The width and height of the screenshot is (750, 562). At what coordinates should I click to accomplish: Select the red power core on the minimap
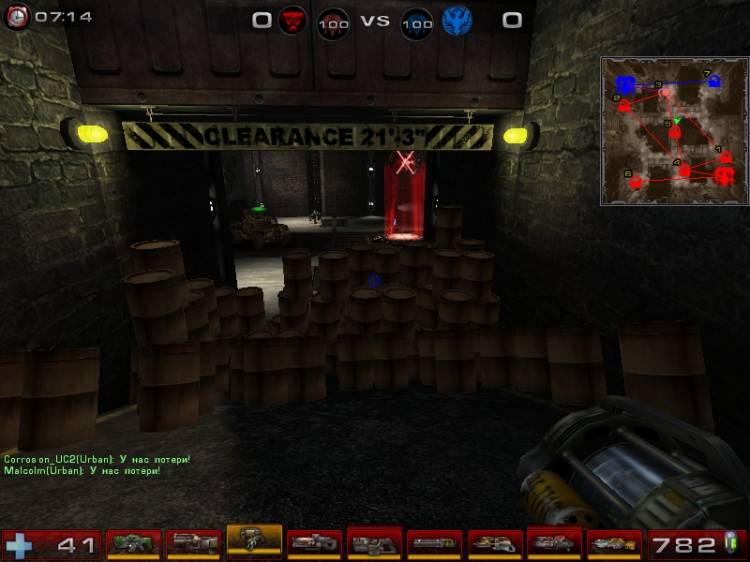[723, 177]
